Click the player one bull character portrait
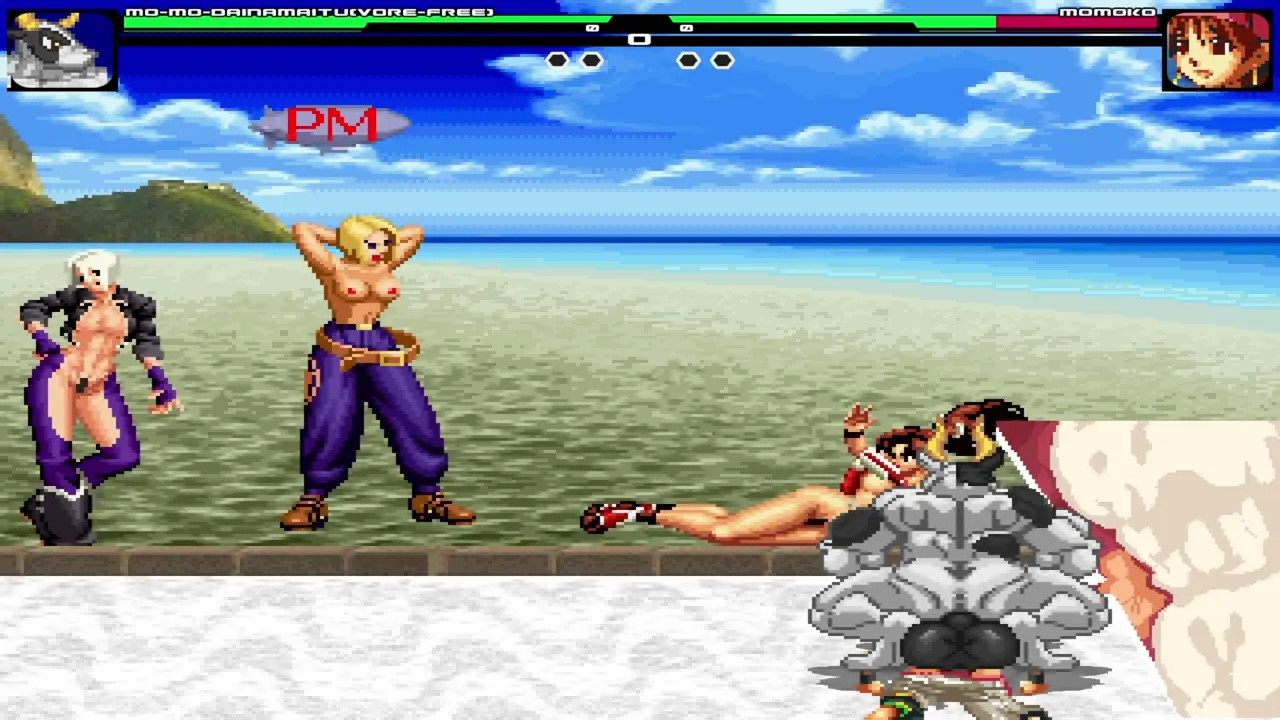 click(62, 50)
